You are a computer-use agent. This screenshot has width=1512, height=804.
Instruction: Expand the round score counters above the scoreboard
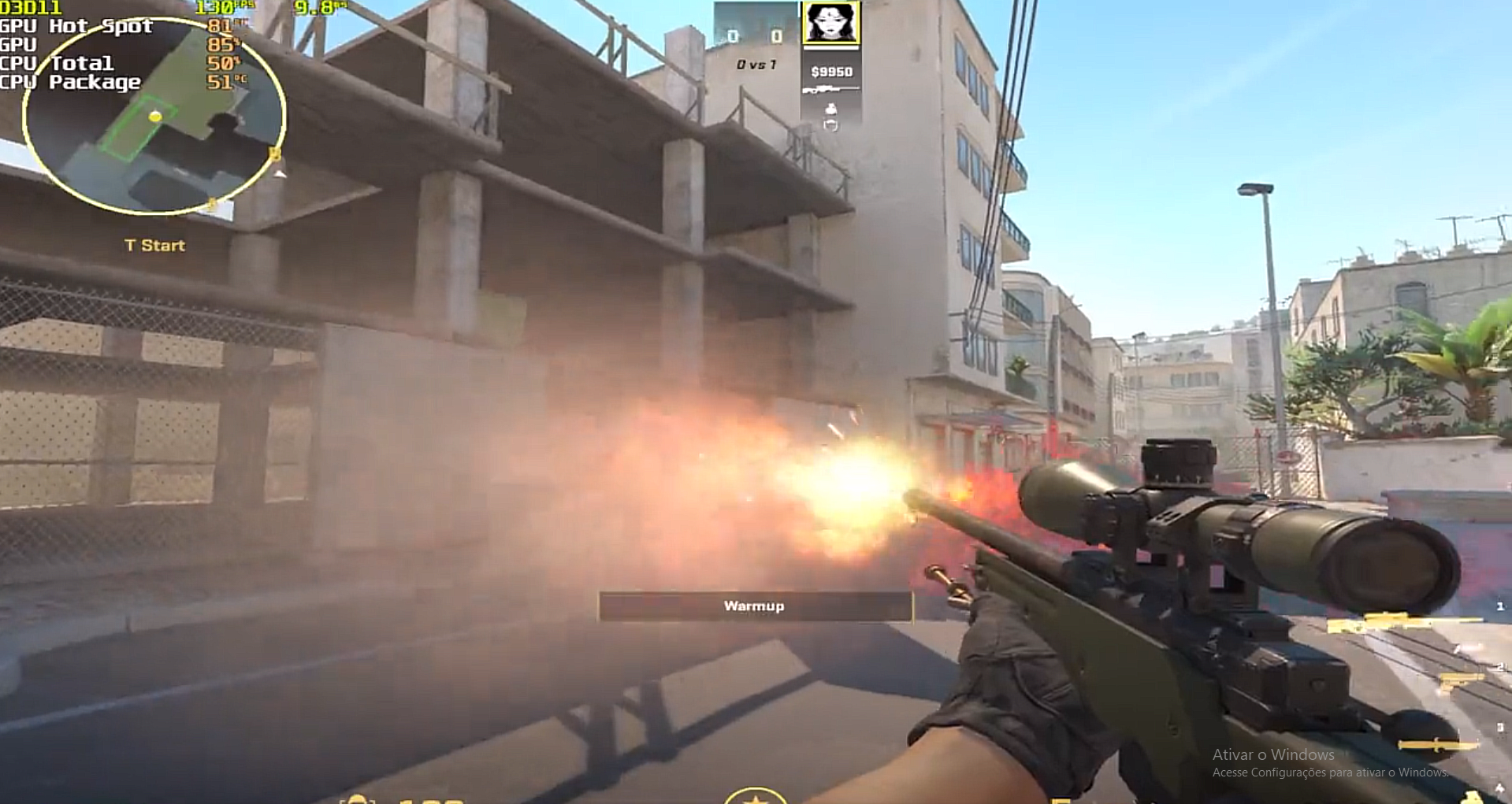click(x=755, y=35)
